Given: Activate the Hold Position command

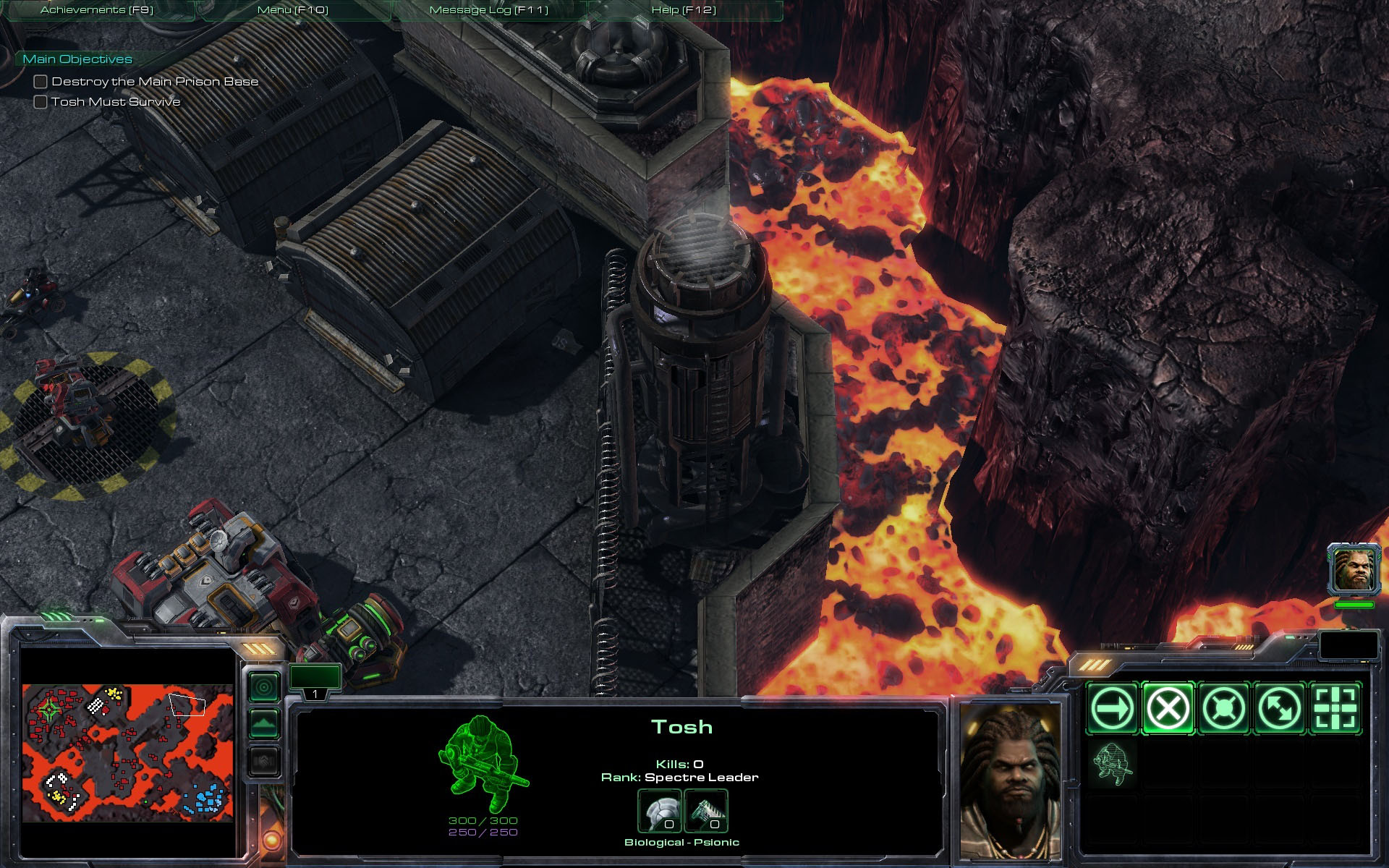Looking at the screenshot, I should click(1223, 708).
